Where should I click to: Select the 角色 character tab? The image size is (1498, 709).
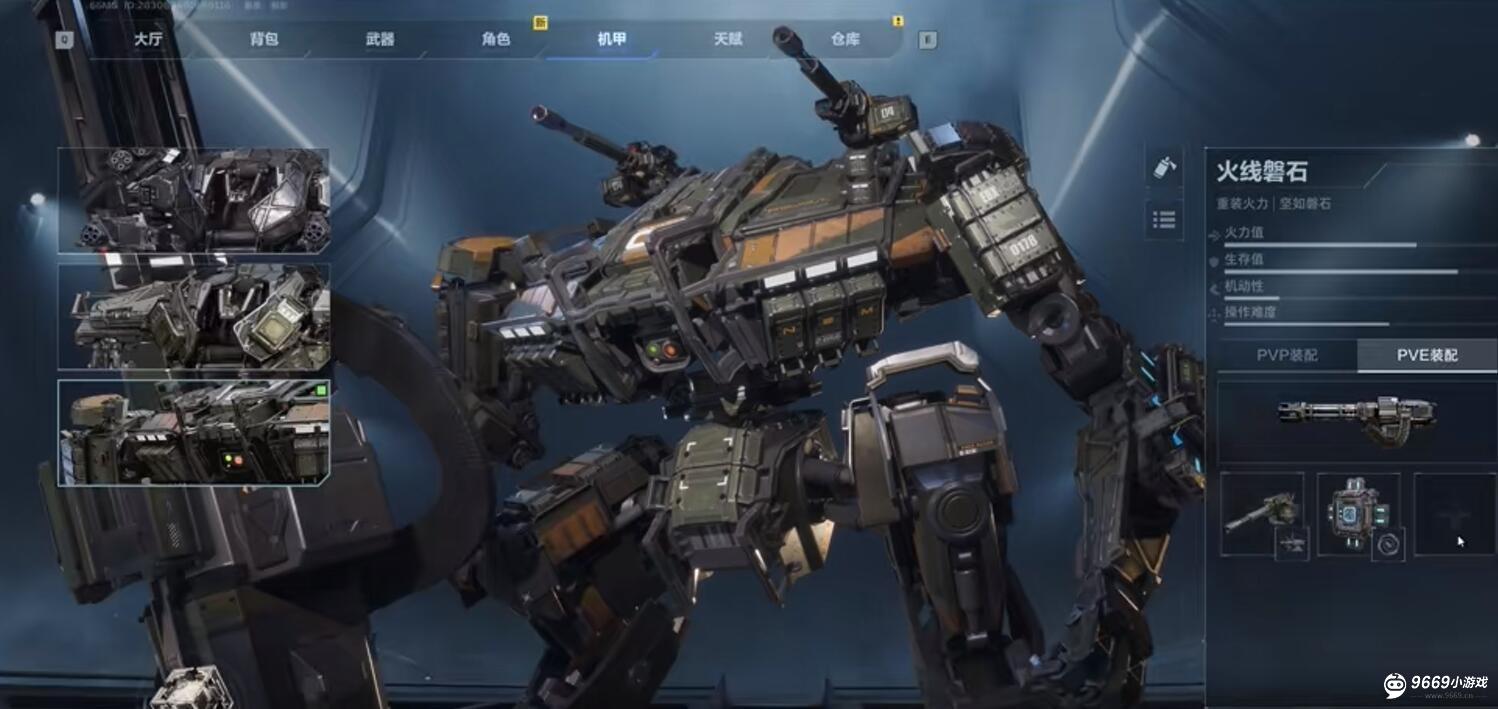[x=496, y=40]
